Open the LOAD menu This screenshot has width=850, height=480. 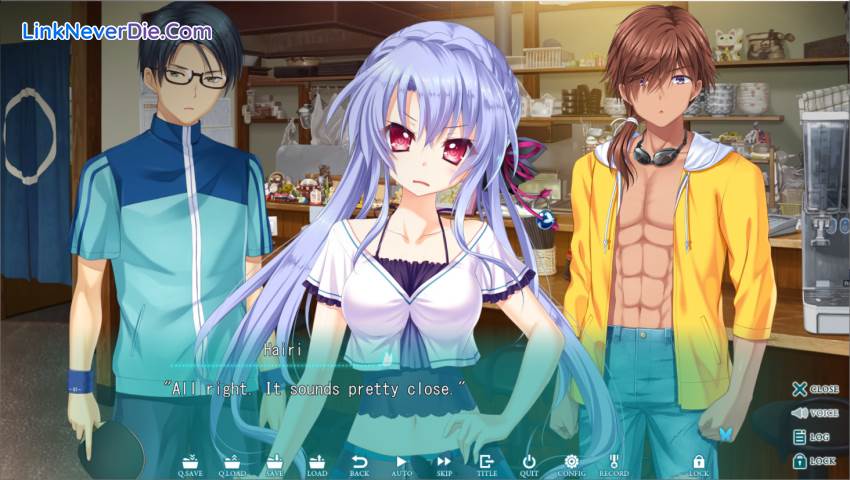tap(316, 464)
